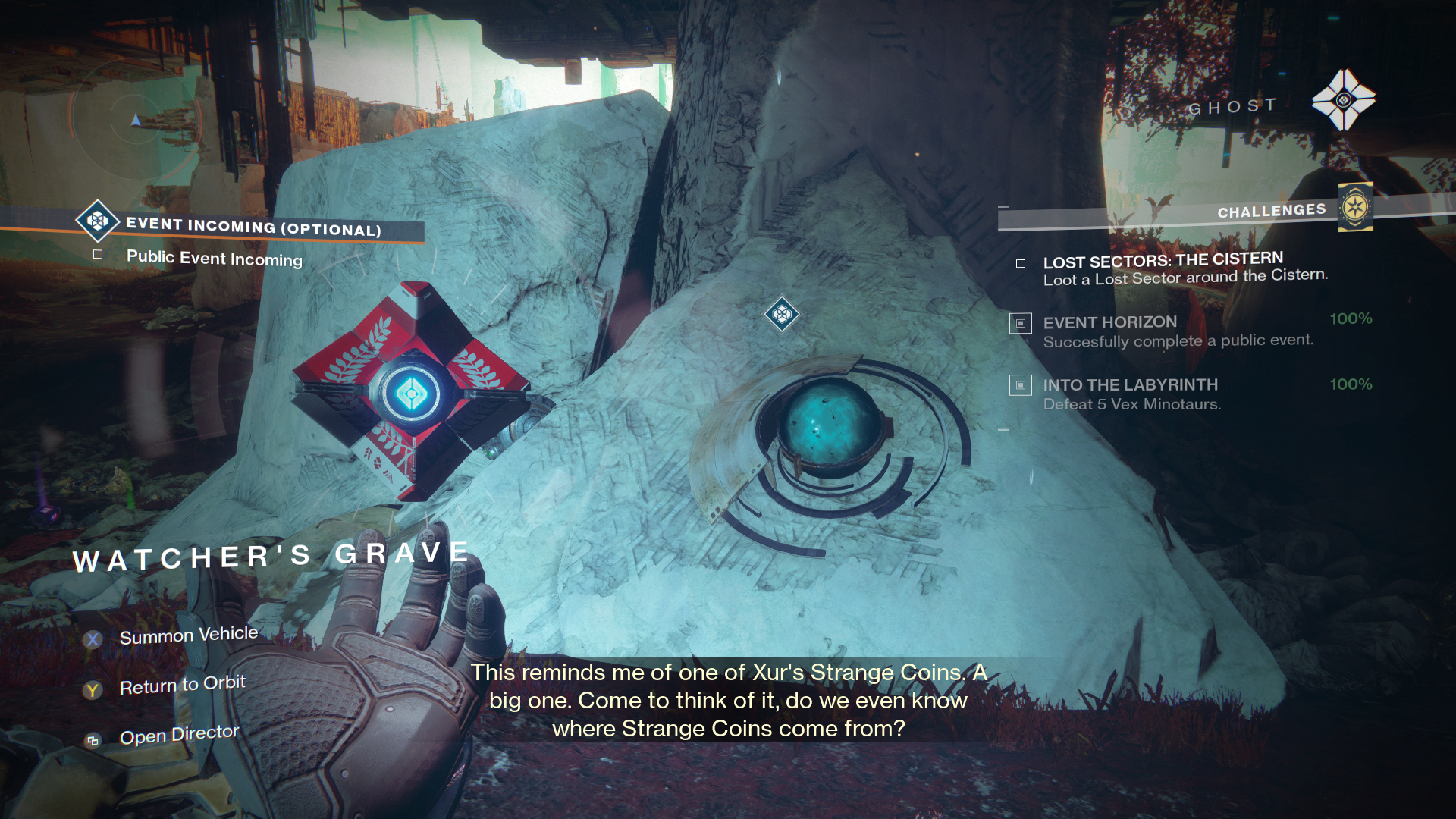Select the Event Incoming public event tracker
This screenshot has width=1456, height=819.
pyautogui.click(x=253, y=227)
